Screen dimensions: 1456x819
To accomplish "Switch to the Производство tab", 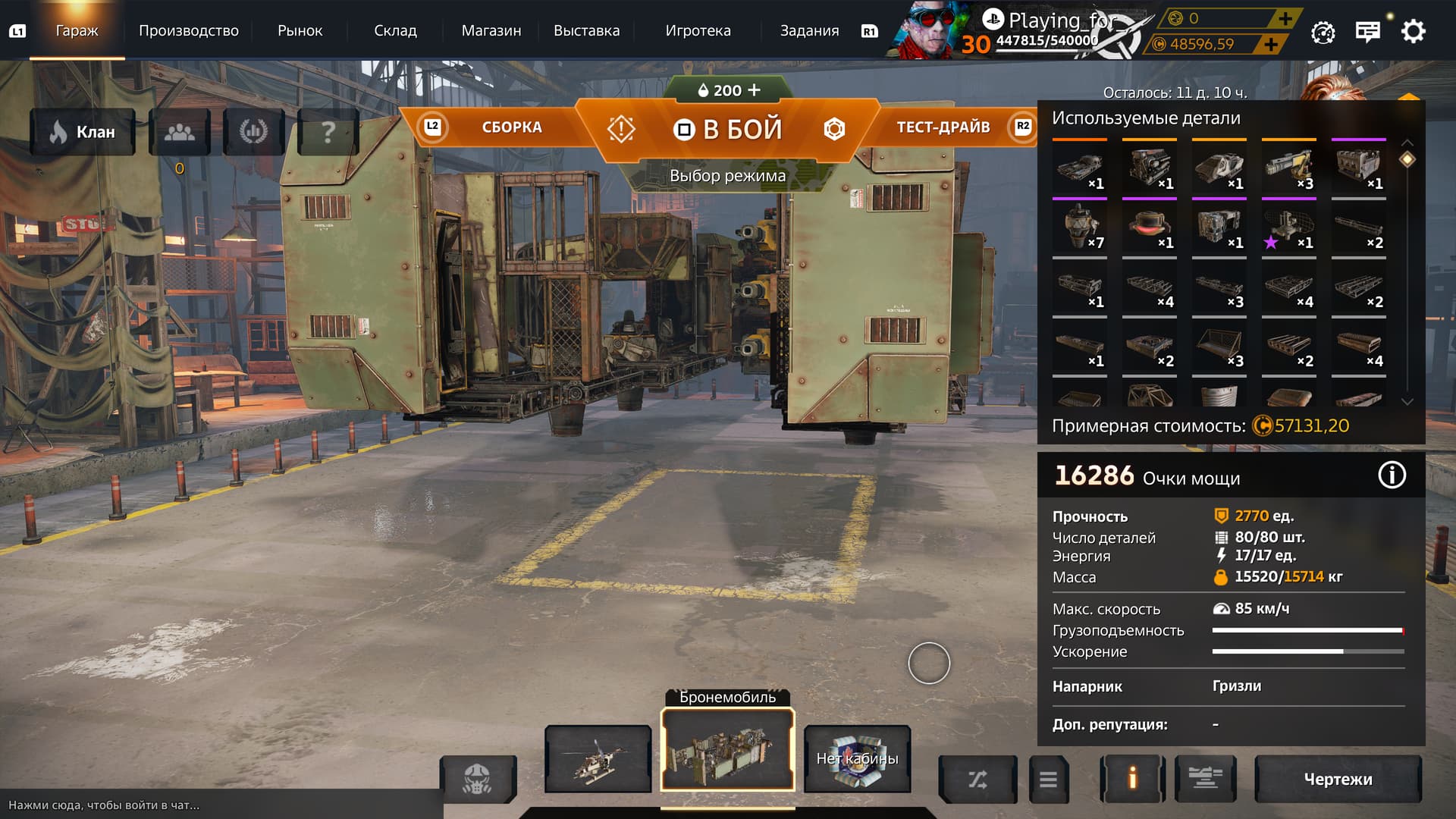I will [x=188, y=30].
